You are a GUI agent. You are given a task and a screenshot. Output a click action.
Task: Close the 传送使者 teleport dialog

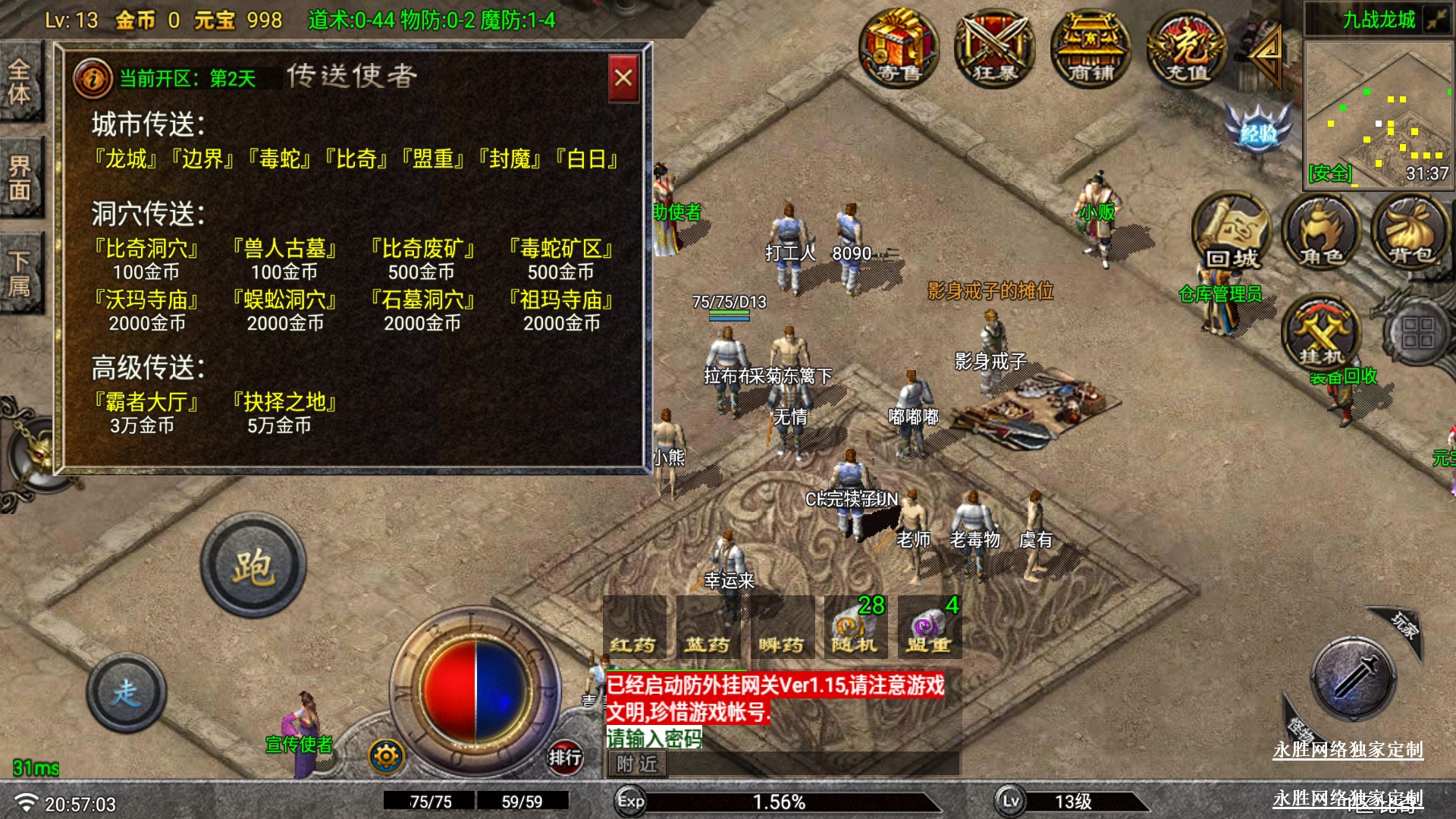point(623,78)
